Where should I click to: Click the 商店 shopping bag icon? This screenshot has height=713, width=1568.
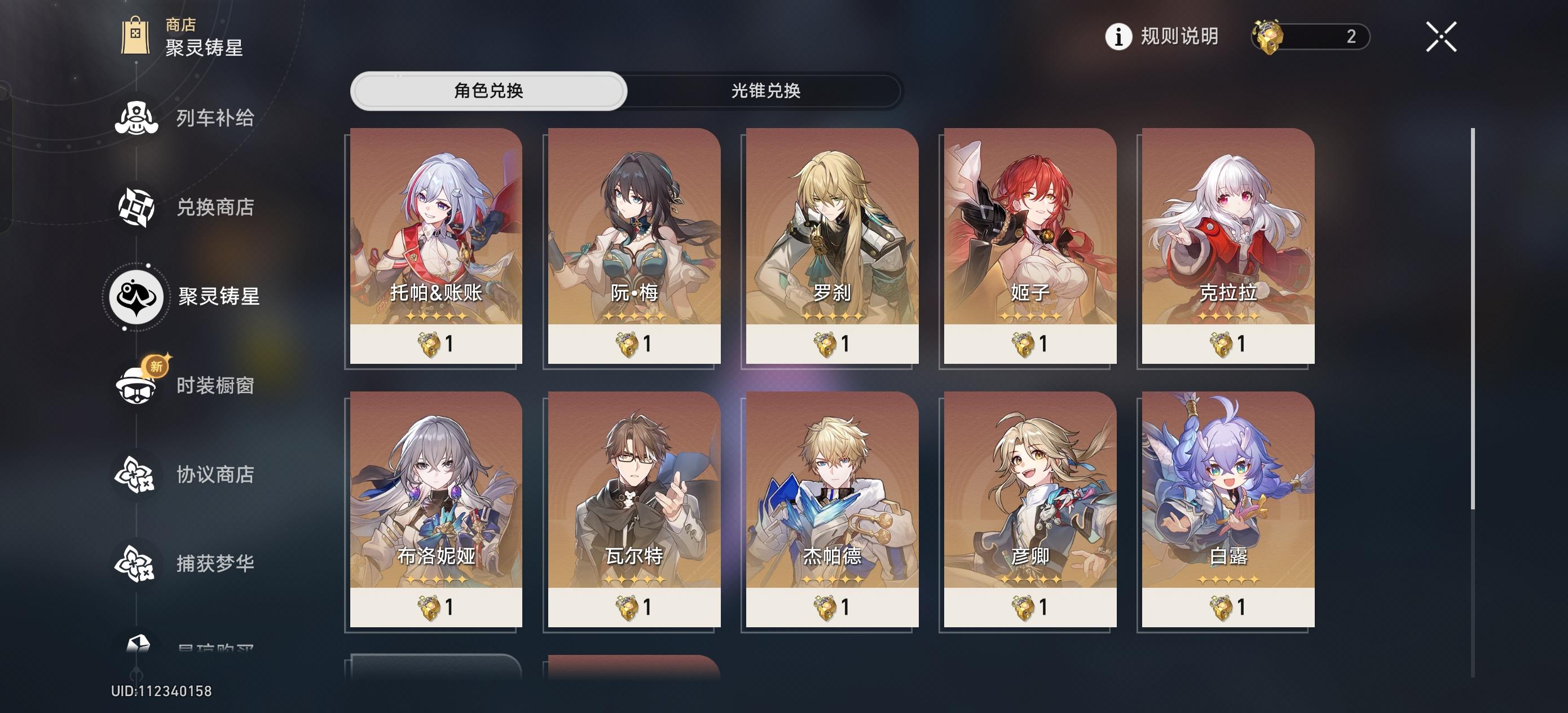click(136, 35)
